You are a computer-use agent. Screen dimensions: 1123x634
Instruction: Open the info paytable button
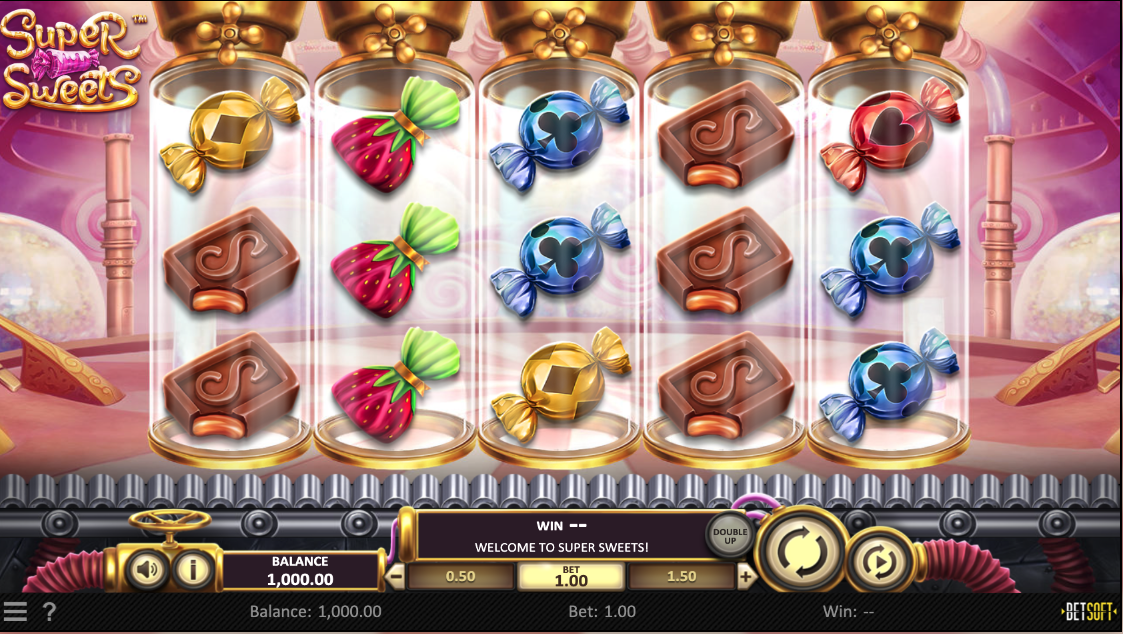click(x=193, y=570)
